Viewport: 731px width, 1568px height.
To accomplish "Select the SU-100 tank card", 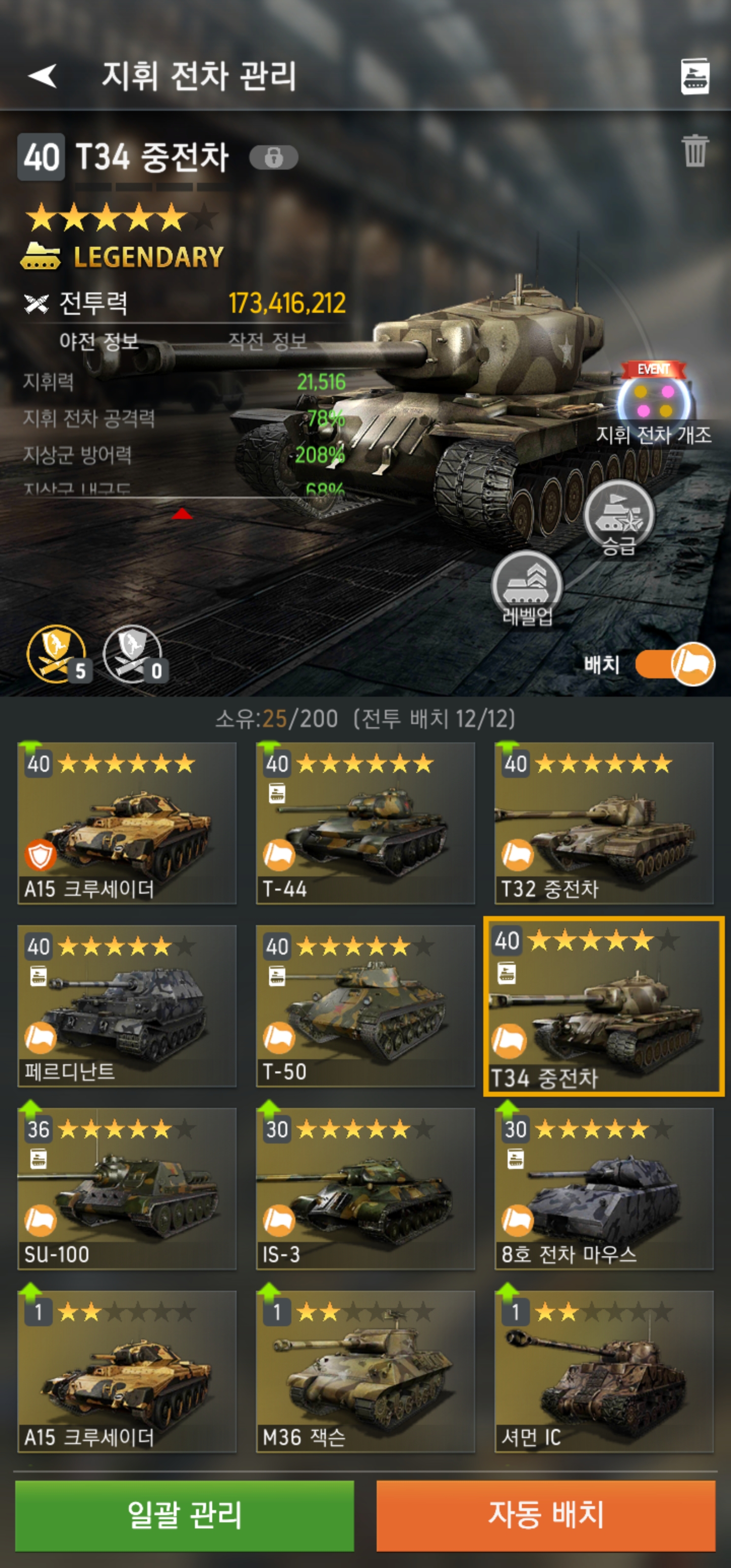I will click(x=126, y=1188).
